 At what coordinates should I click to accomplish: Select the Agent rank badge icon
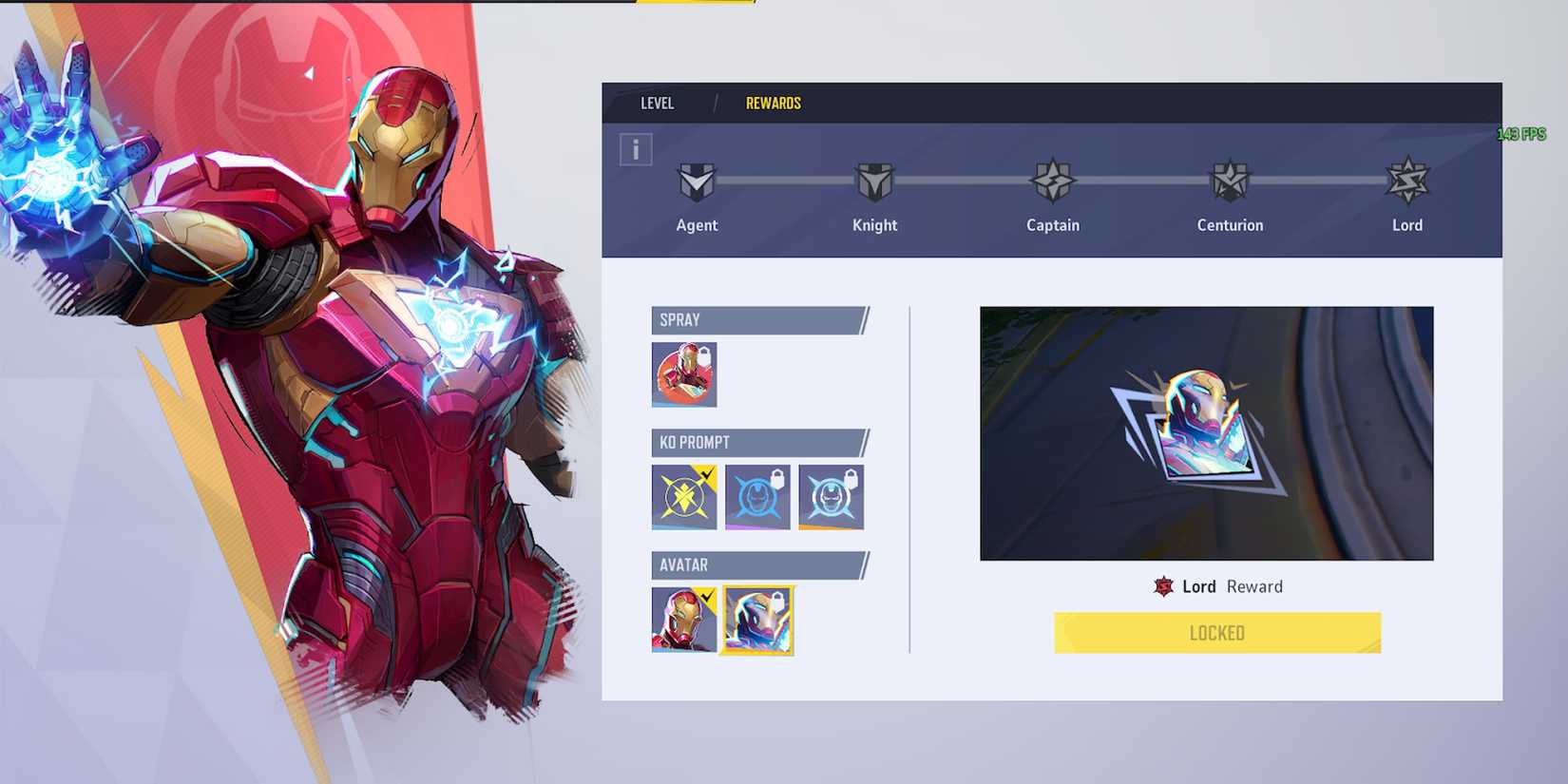[697, 181]
